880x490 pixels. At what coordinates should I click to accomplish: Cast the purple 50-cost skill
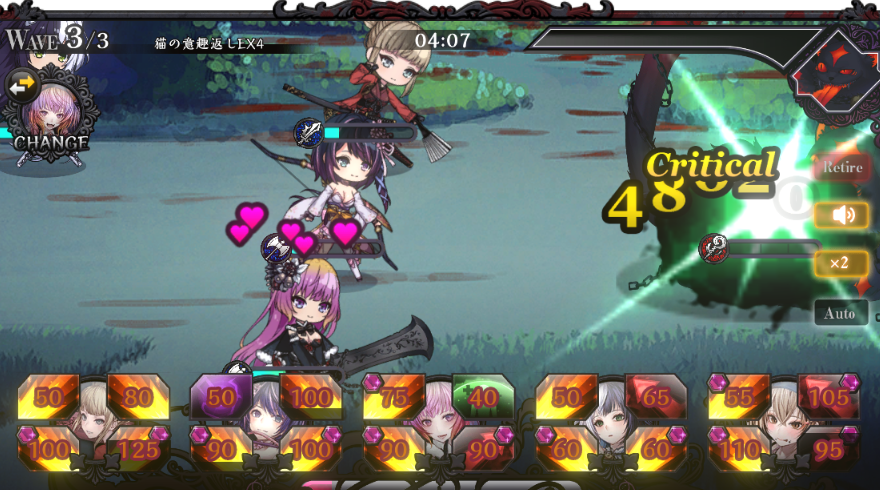tap(220, 397)
